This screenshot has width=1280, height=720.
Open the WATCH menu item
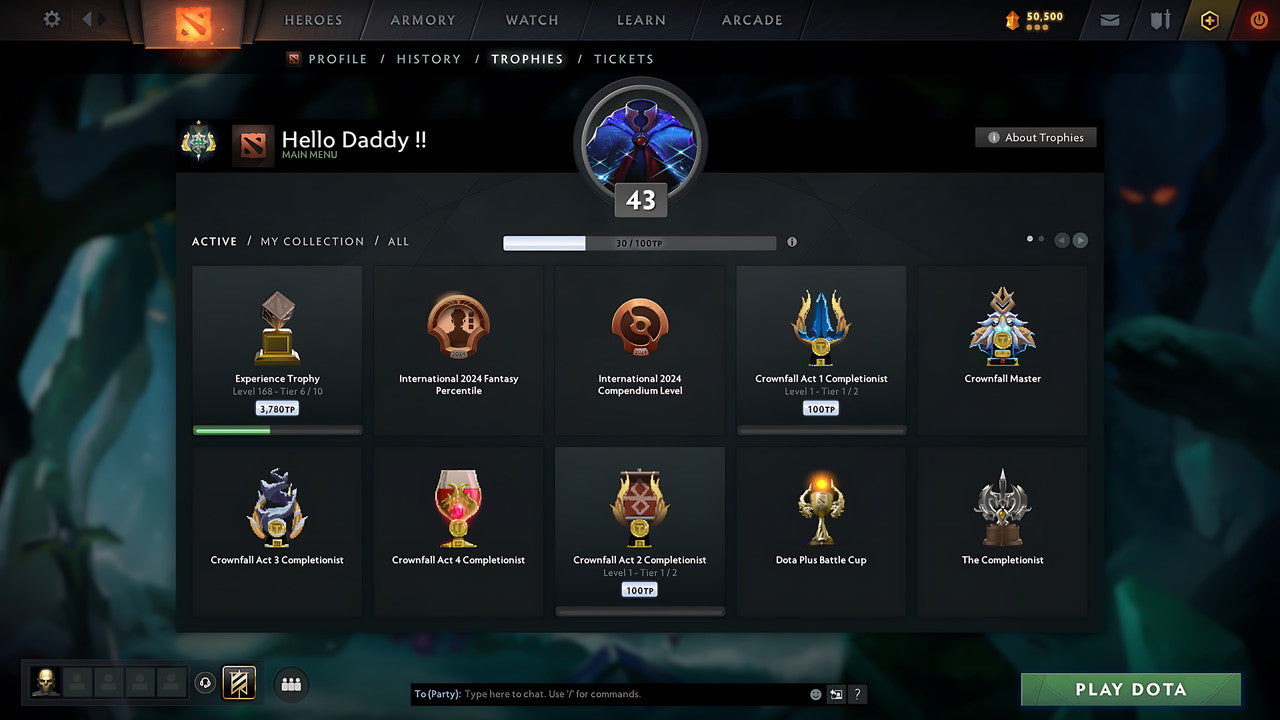(x=531, y=20)
